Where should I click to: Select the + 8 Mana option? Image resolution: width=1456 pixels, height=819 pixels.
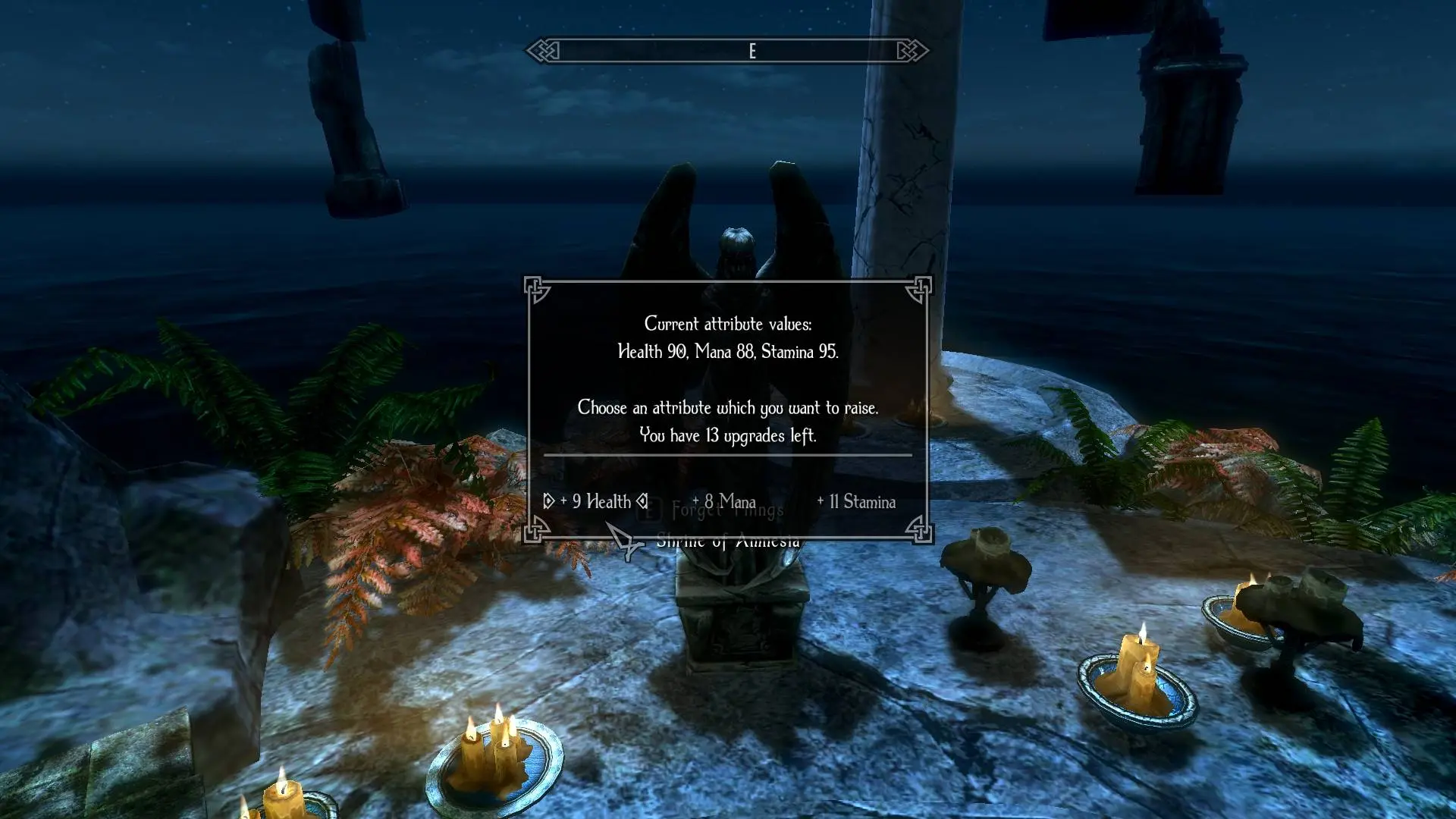pos(724,501)
